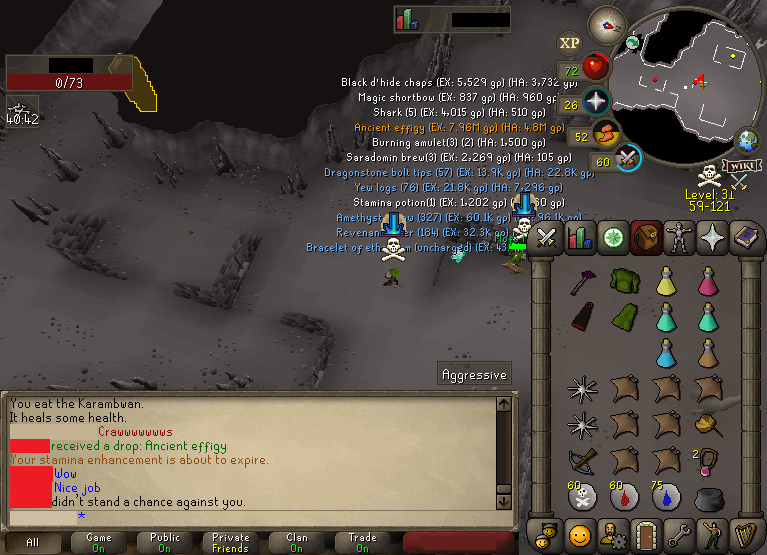Toggle the XP drops button
The image size is (767, 555).
(x=570, y=42)
